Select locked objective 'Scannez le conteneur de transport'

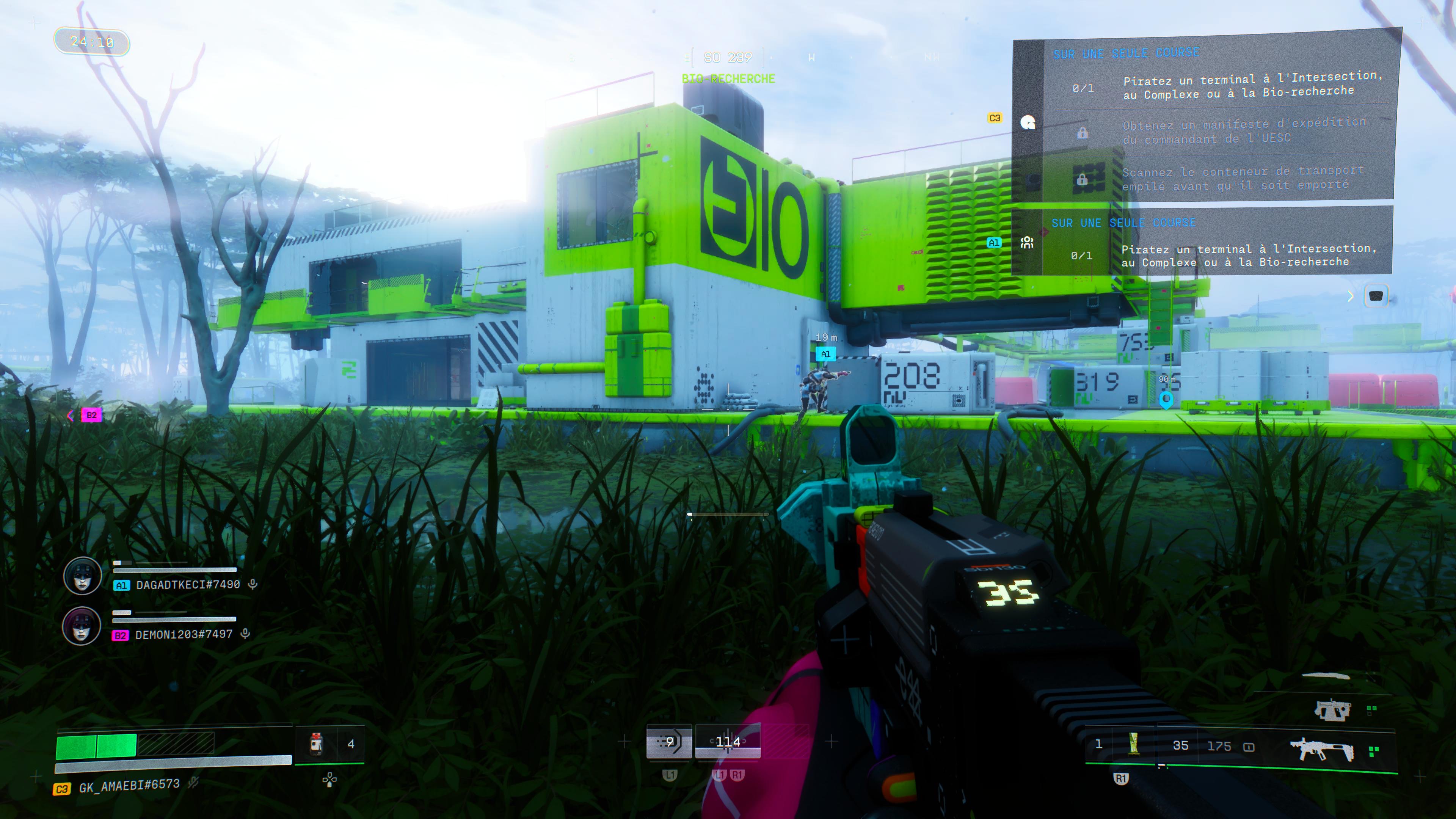tap(1243, 178)
